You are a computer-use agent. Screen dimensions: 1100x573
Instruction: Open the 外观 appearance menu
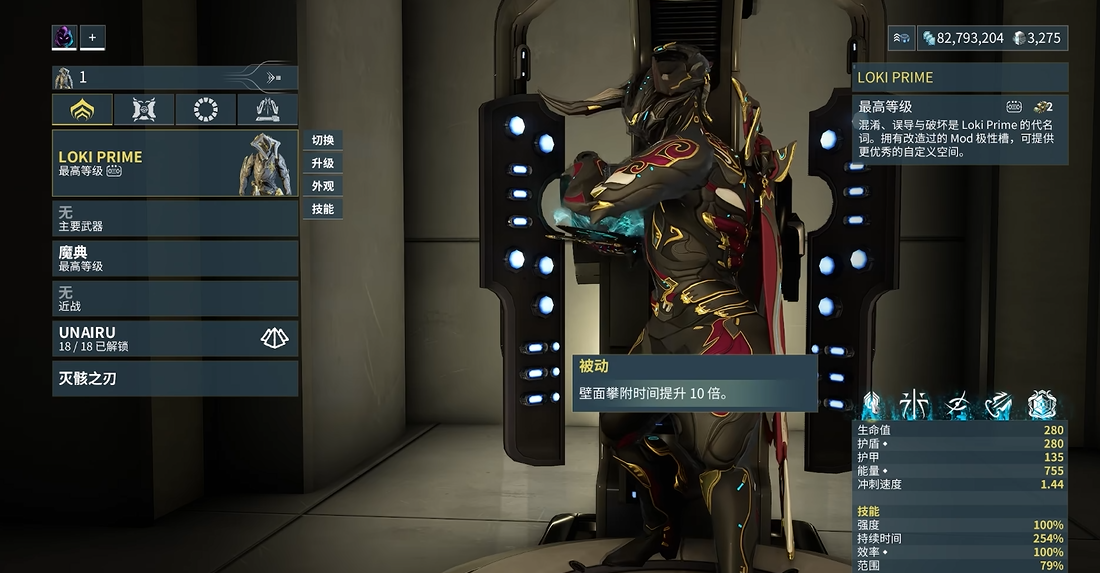pos(322,186)
